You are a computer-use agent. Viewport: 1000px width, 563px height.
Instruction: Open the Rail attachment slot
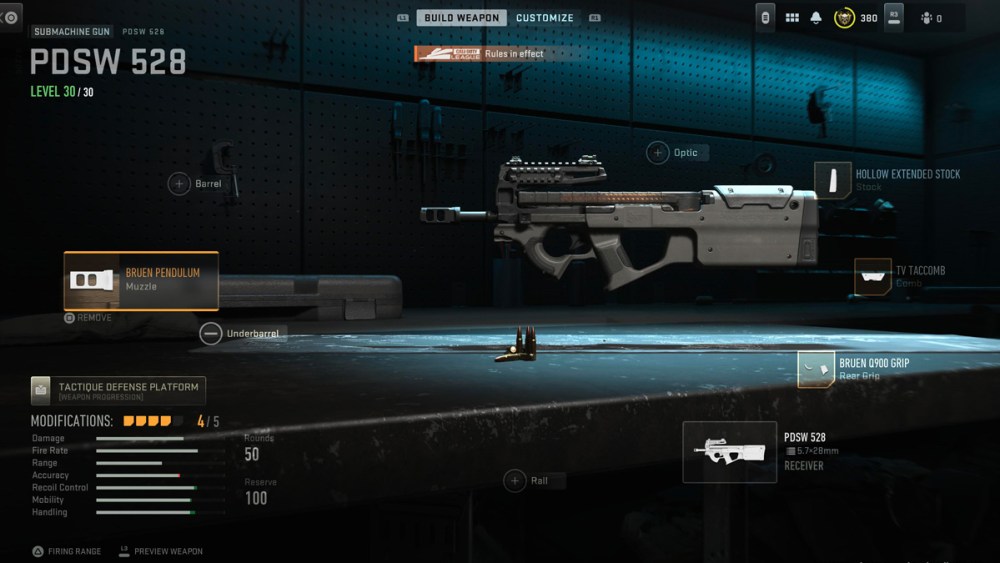(515, 481)
